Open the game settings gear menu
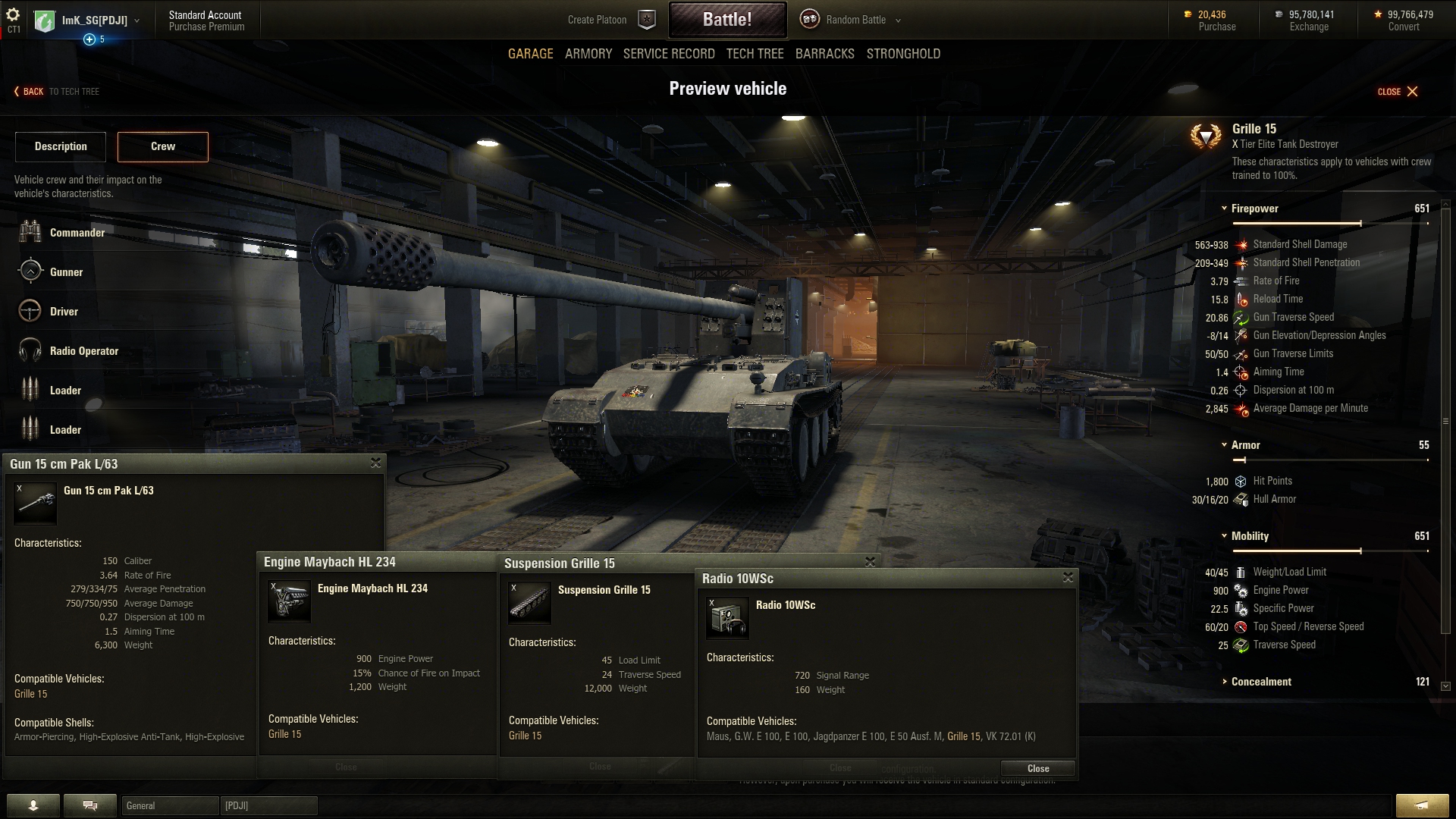 [x=13, y=15]
